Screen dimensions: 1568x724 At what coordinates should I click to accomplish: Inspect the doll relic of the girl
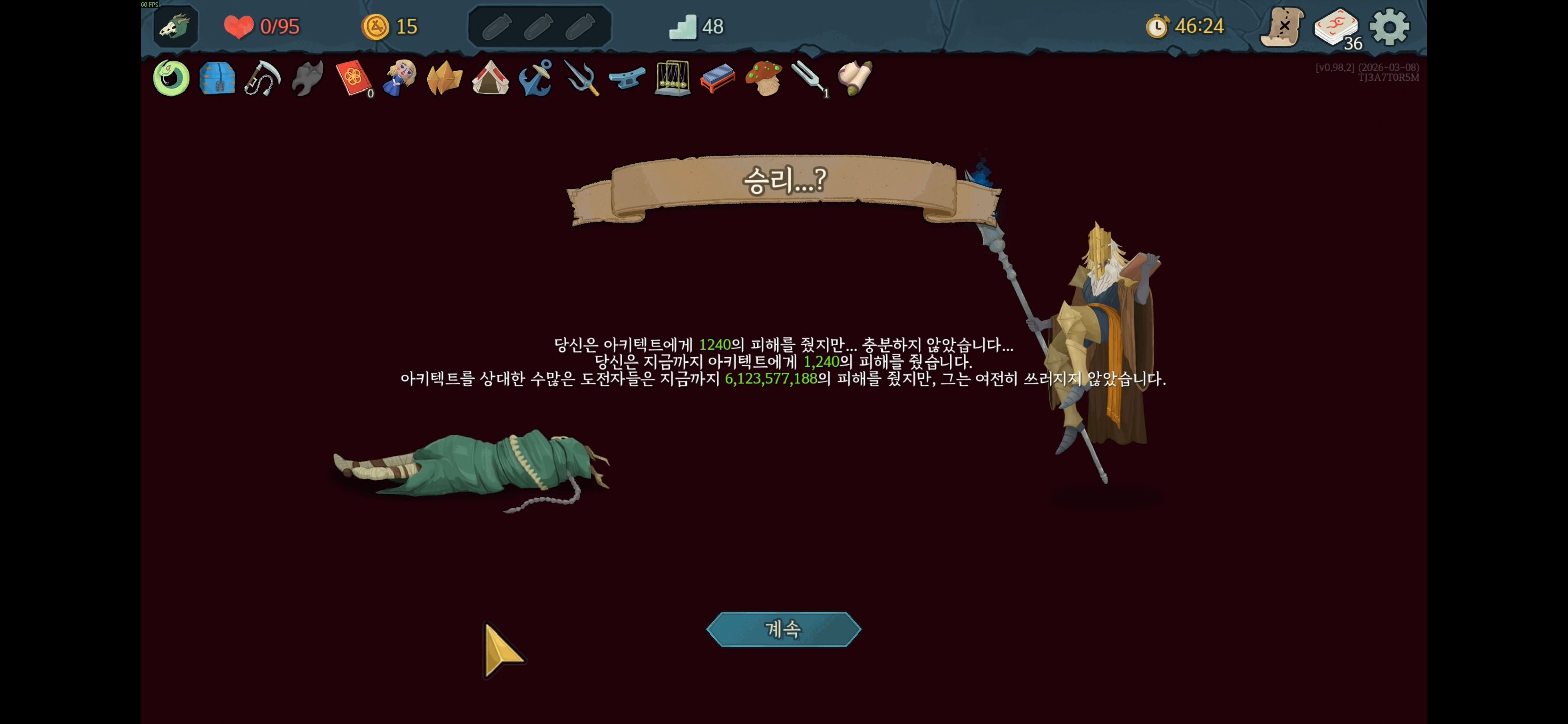(x=399, y=79)
